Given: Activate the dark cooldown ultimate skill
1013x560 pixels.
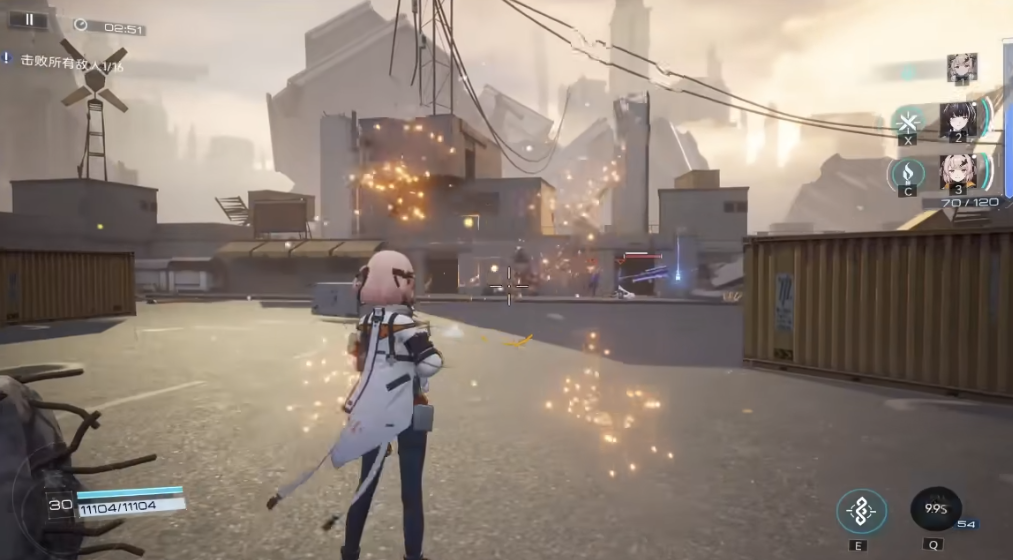Looking at the screenshot, I should (x=935, y=509).
